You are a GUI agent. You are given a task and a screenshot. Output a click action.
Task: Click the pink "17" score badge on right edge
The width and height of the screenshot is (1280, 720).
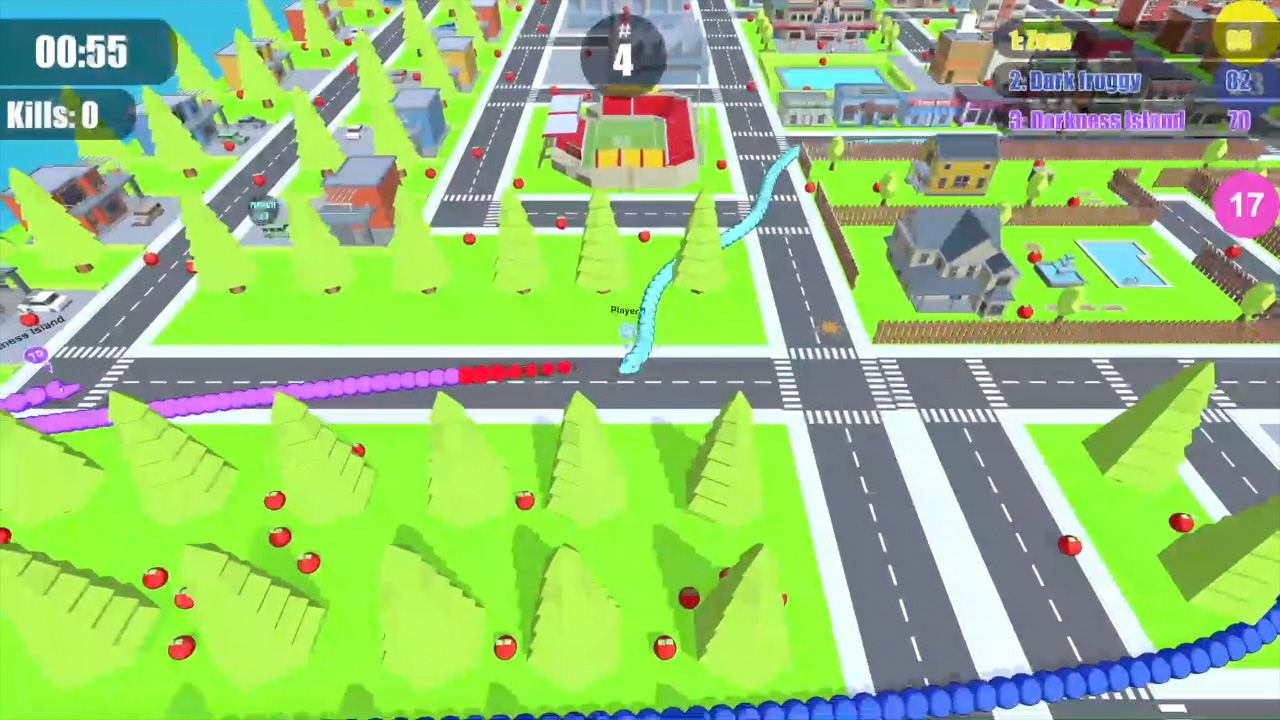coord(1245,205)
